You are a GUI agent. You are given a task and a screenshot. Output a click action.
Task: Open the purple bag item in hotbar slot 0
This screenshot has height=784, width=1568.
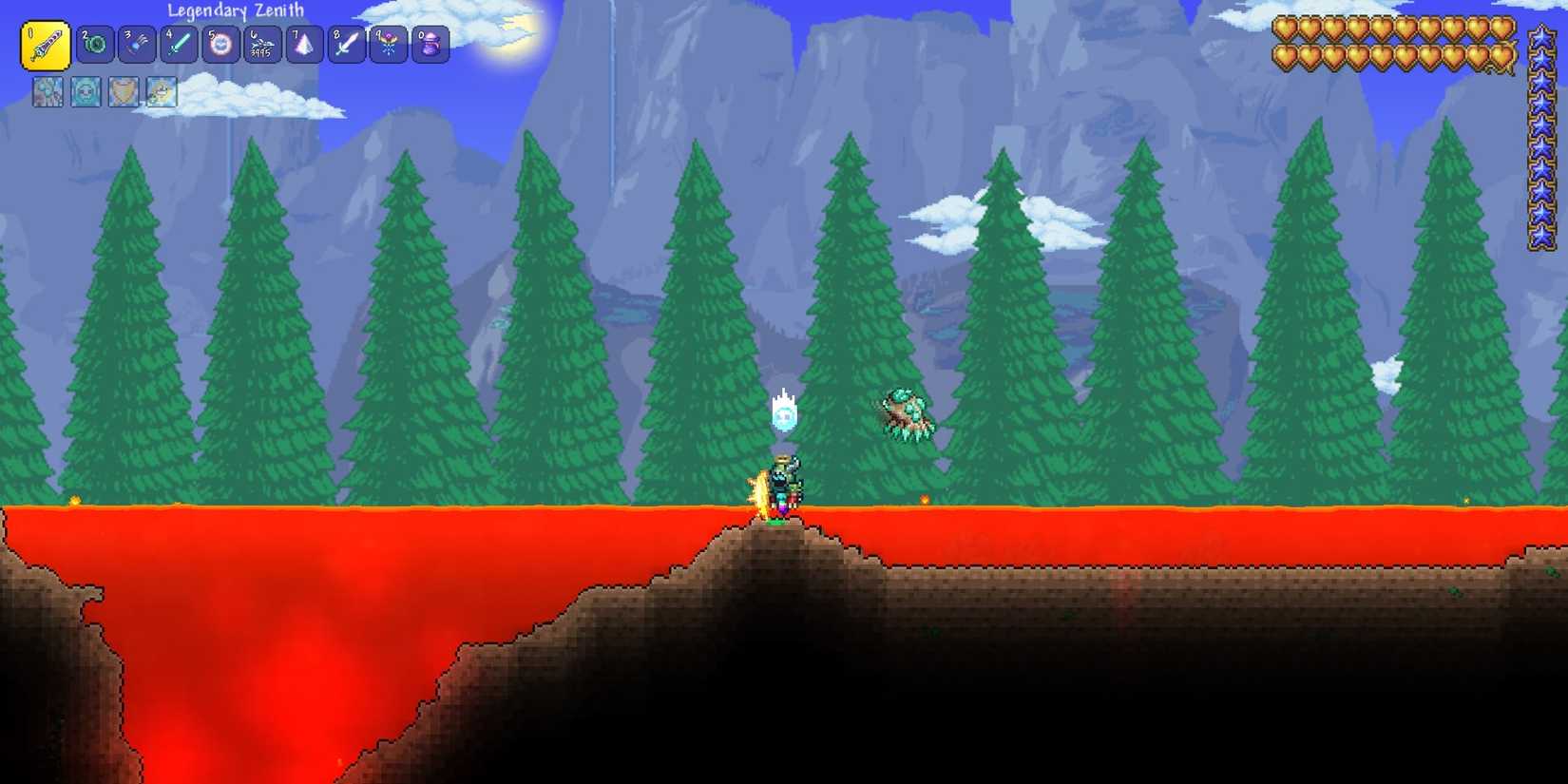pos(431,44)
